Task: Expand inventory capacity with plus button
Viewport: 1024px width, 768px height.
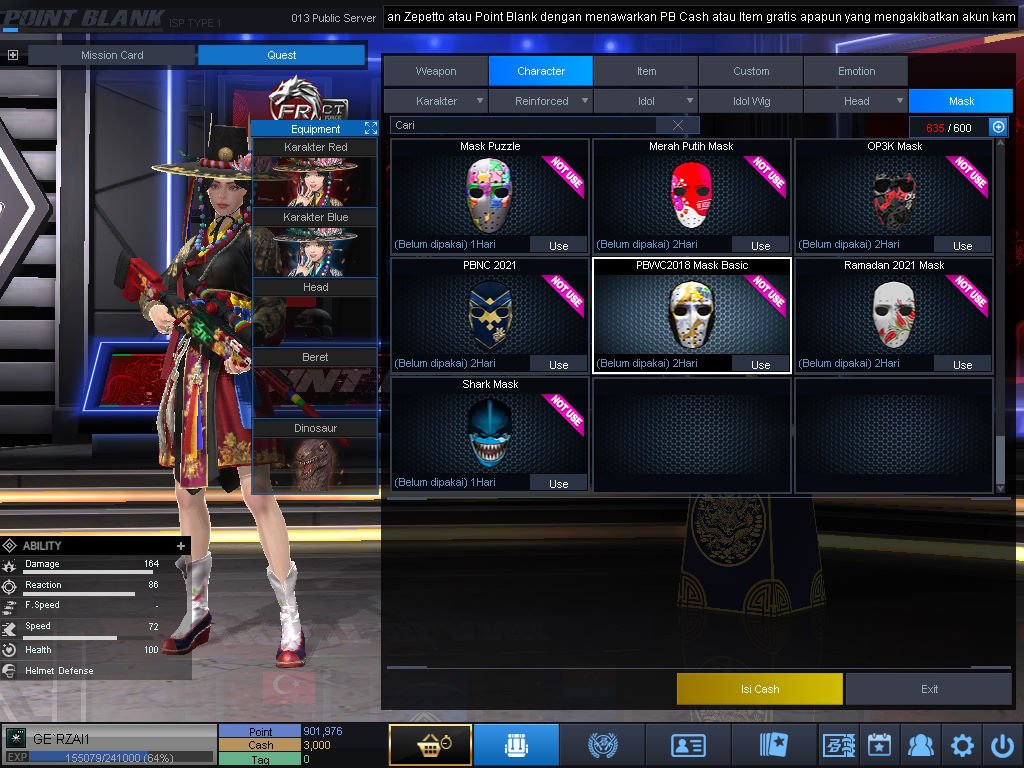Action: (x=998, y=127)
